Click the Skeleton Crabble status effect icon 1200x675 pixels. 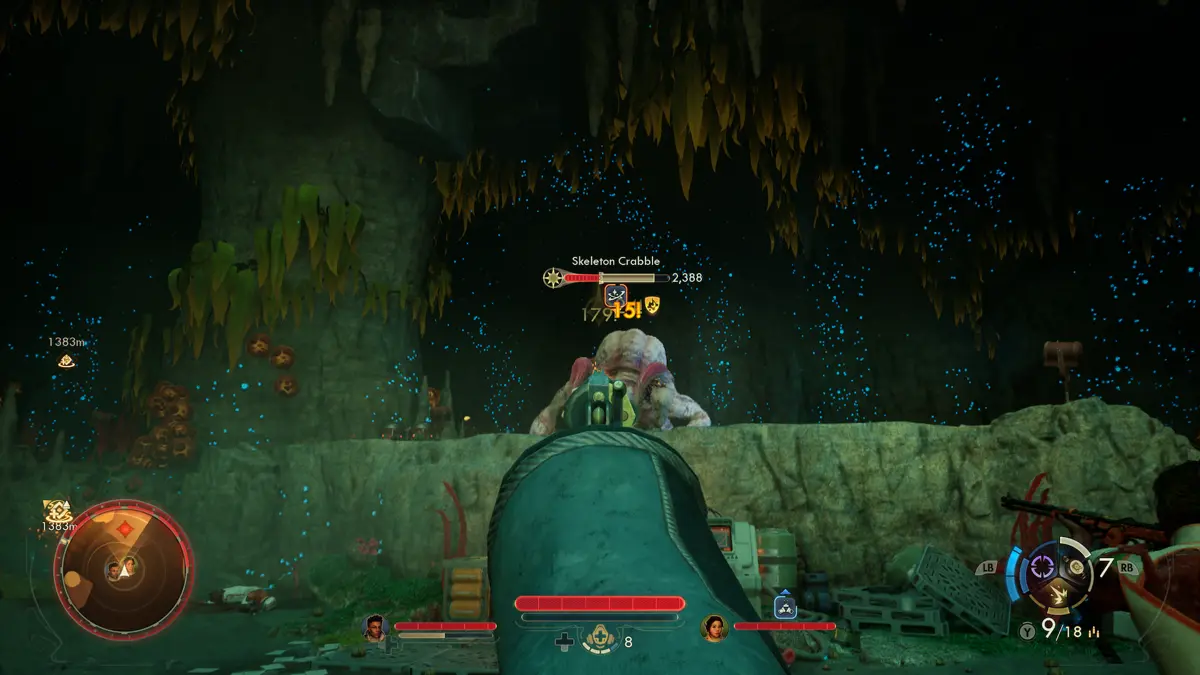(x=616, y=294)
